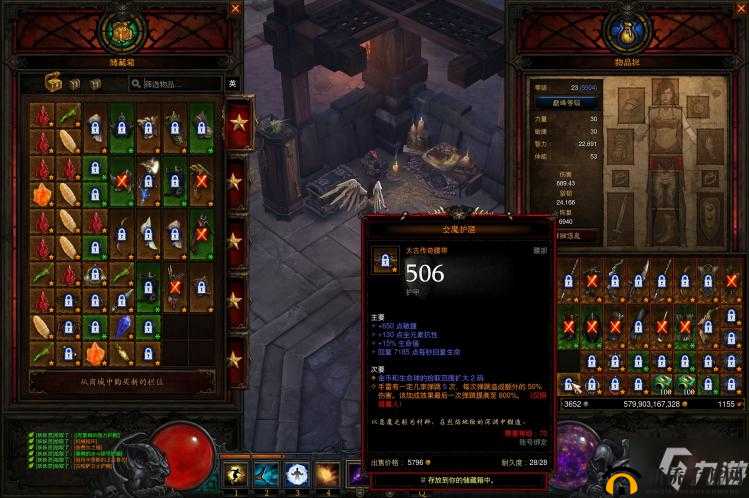Select the orange gem in the stash
This screenshot has height=498, width=749.
pyautogui.click(x=41, y=193)
